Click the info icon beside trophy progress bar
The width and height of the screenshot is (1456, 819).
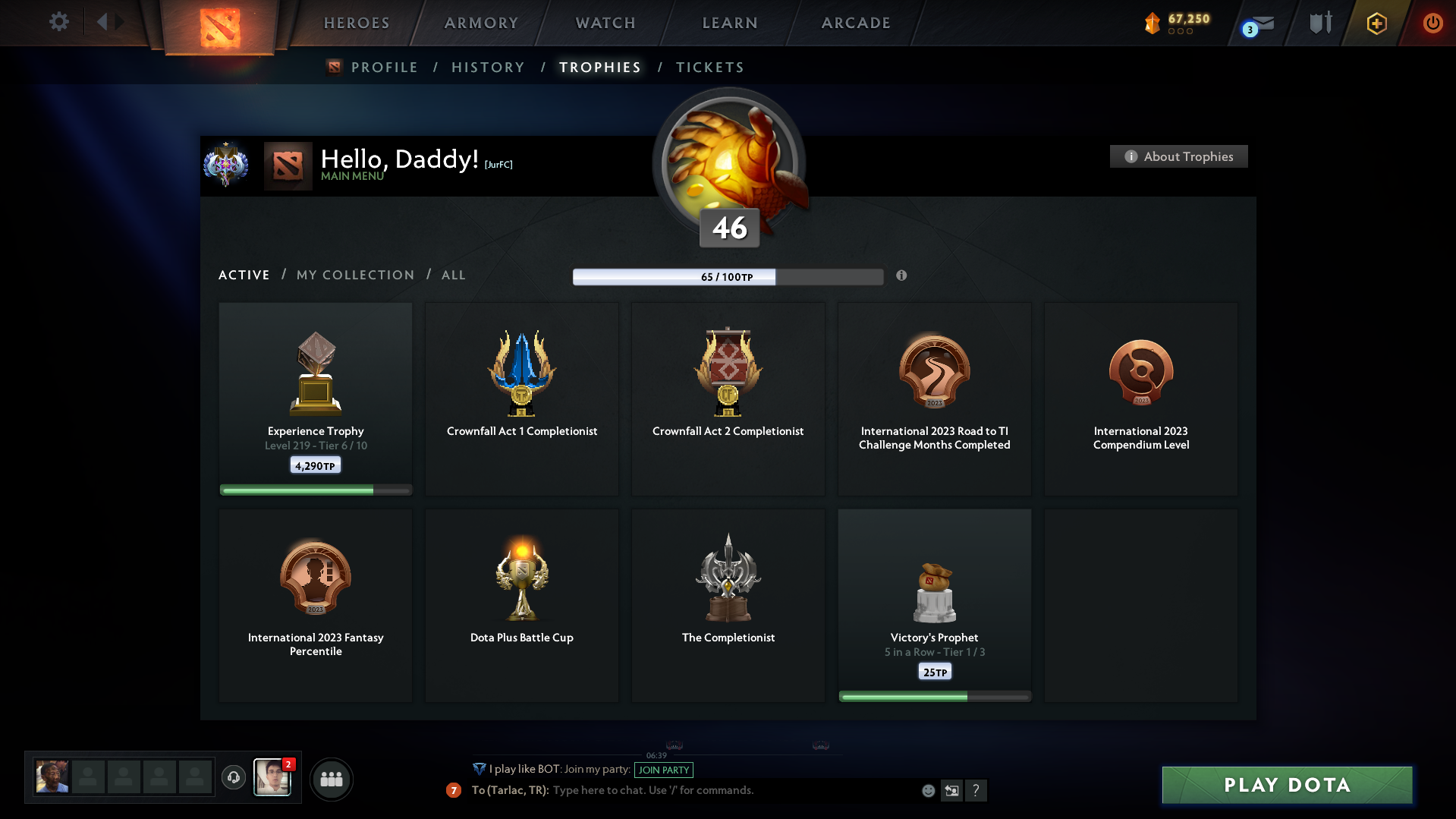tap(902, 277)
